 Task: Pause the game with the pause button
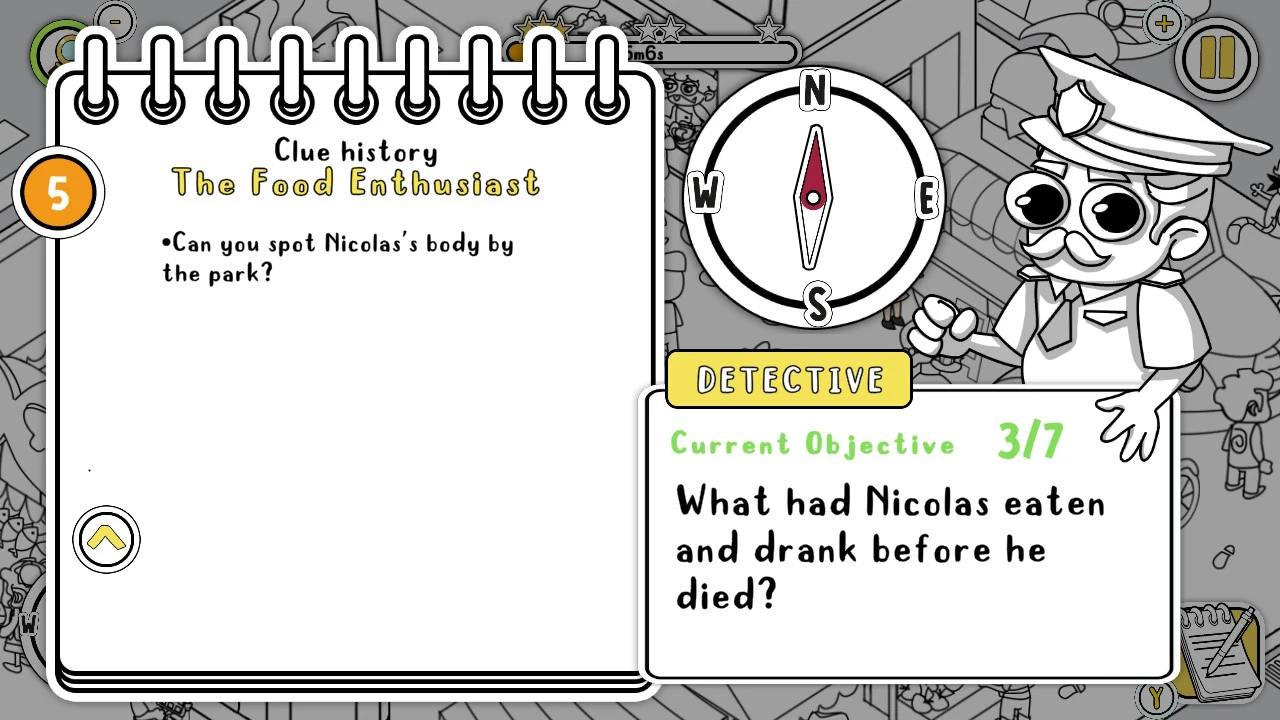point(1216,59)
